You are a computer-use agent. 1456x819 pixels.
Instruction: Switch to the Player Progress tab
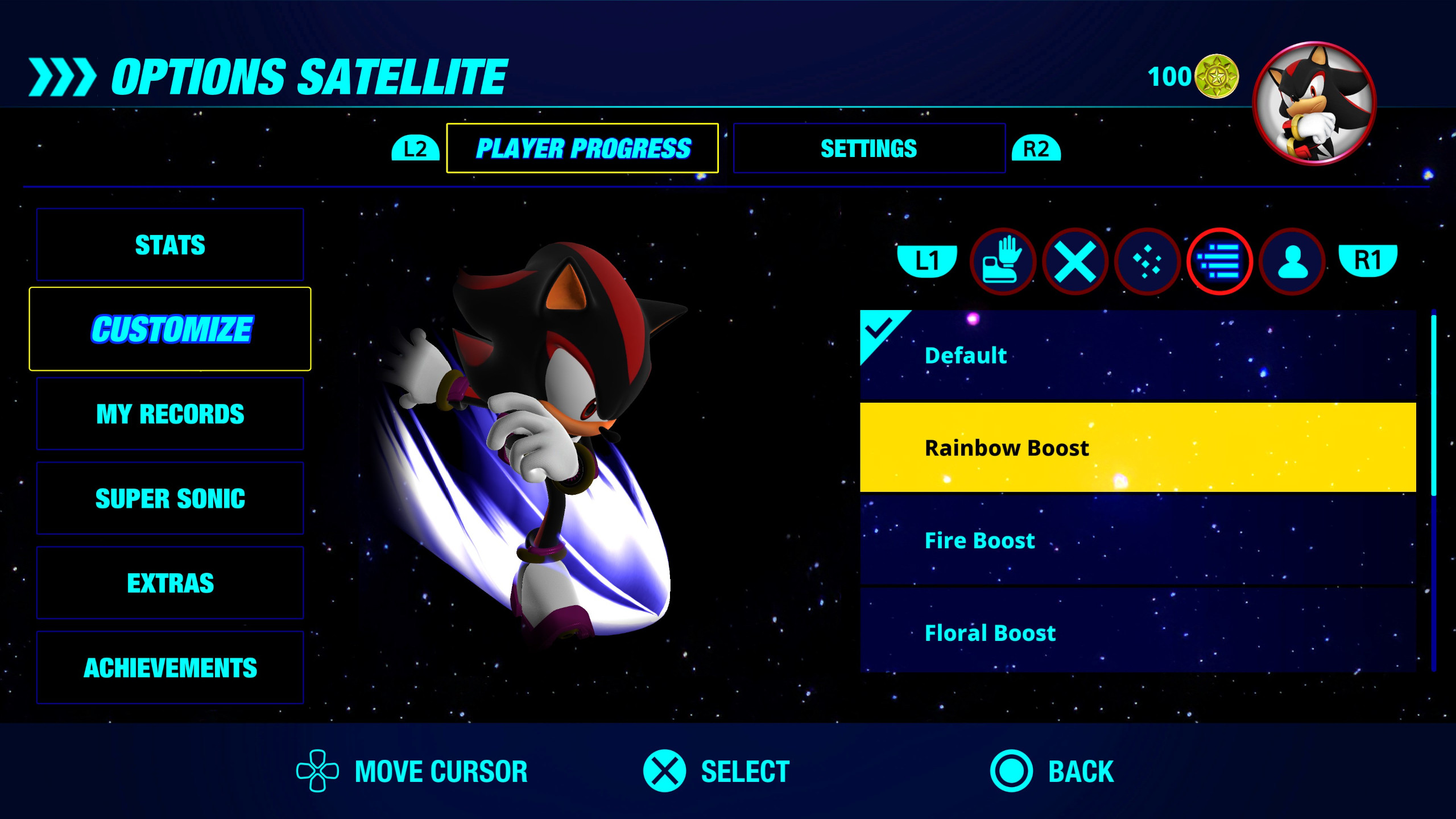(x=583, y=148)
